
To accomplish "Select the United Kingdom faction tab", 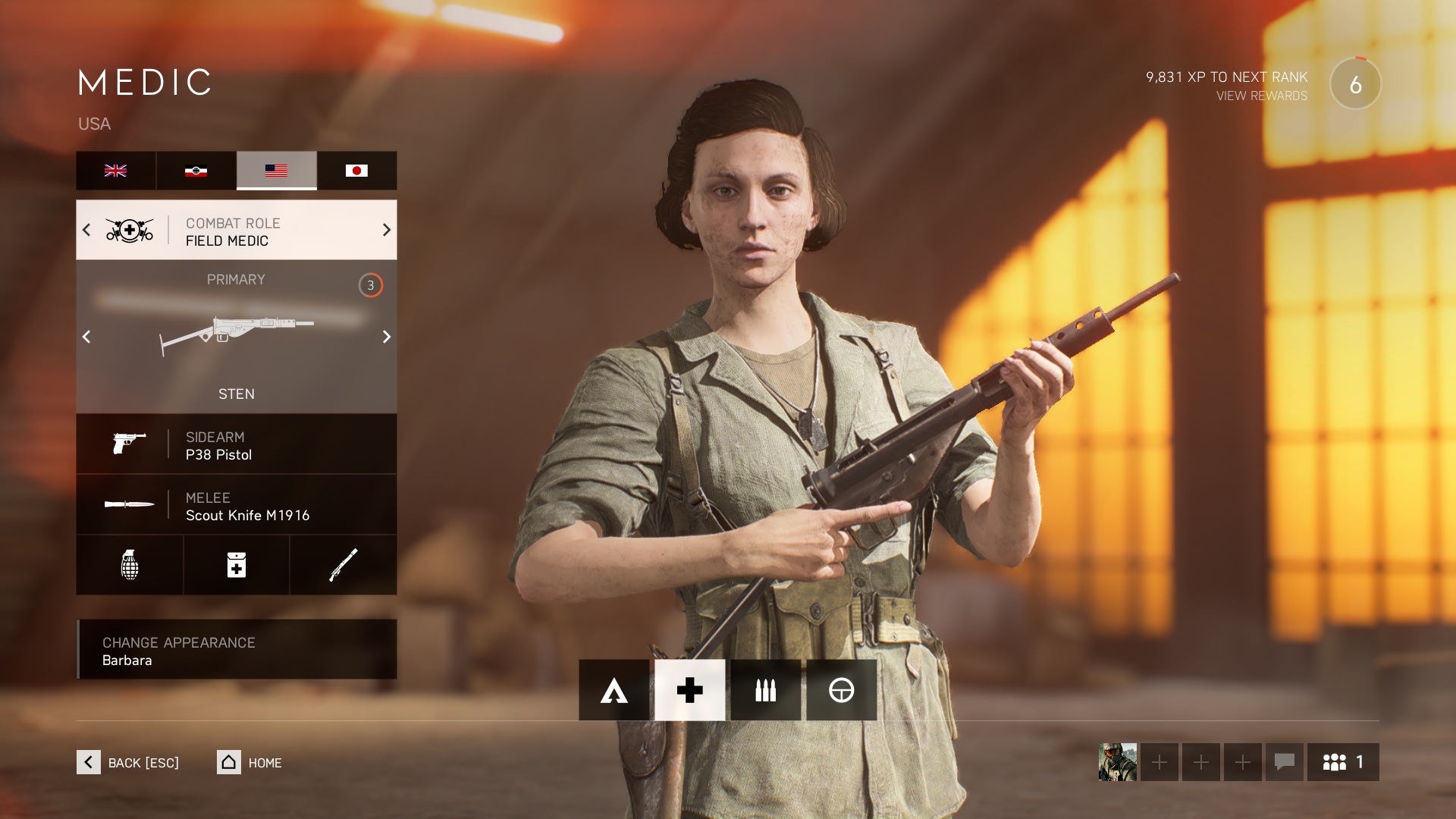I will [115, 171].
